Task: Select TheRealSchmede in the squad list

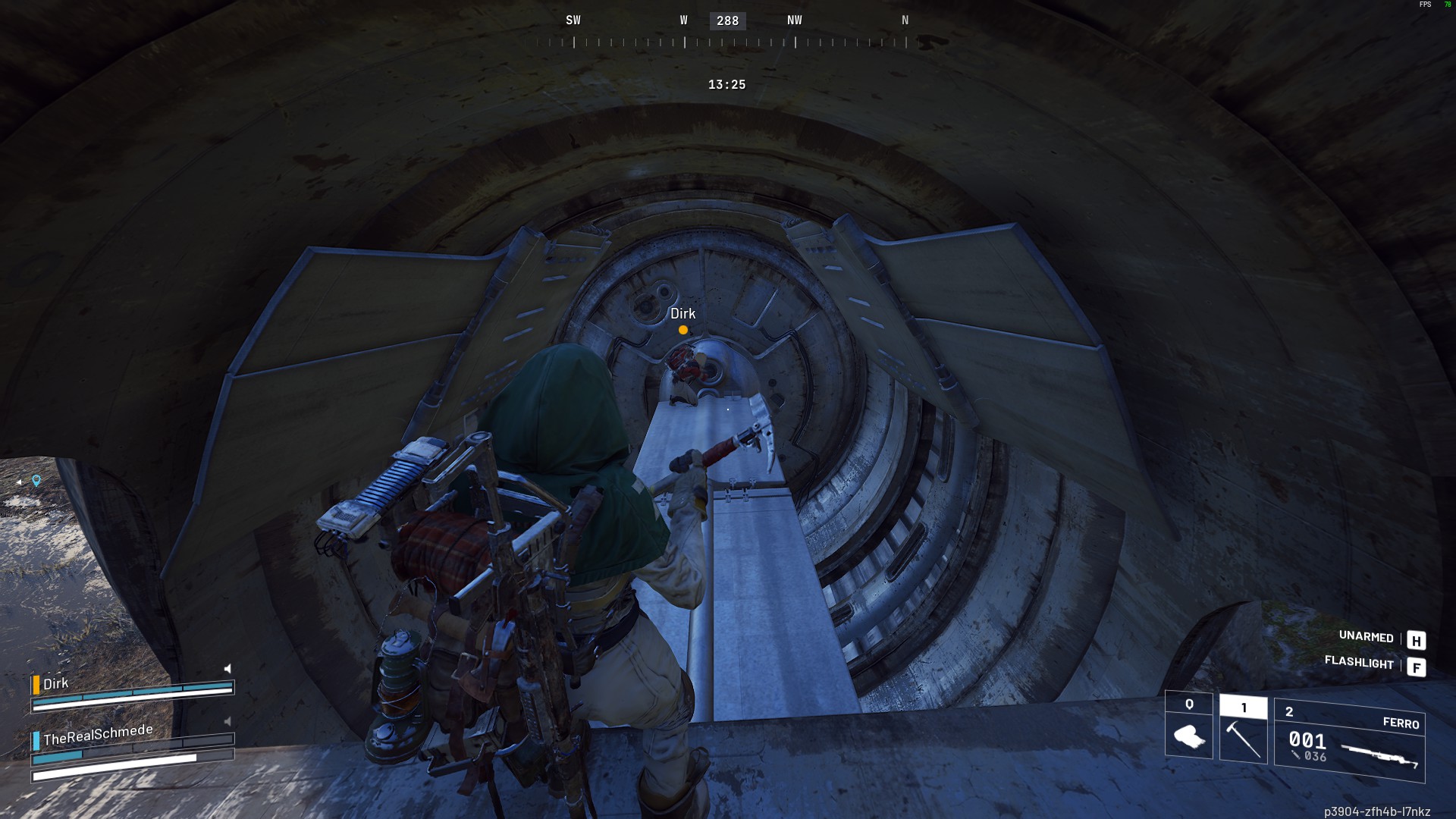Action: (x=98, y=735)
